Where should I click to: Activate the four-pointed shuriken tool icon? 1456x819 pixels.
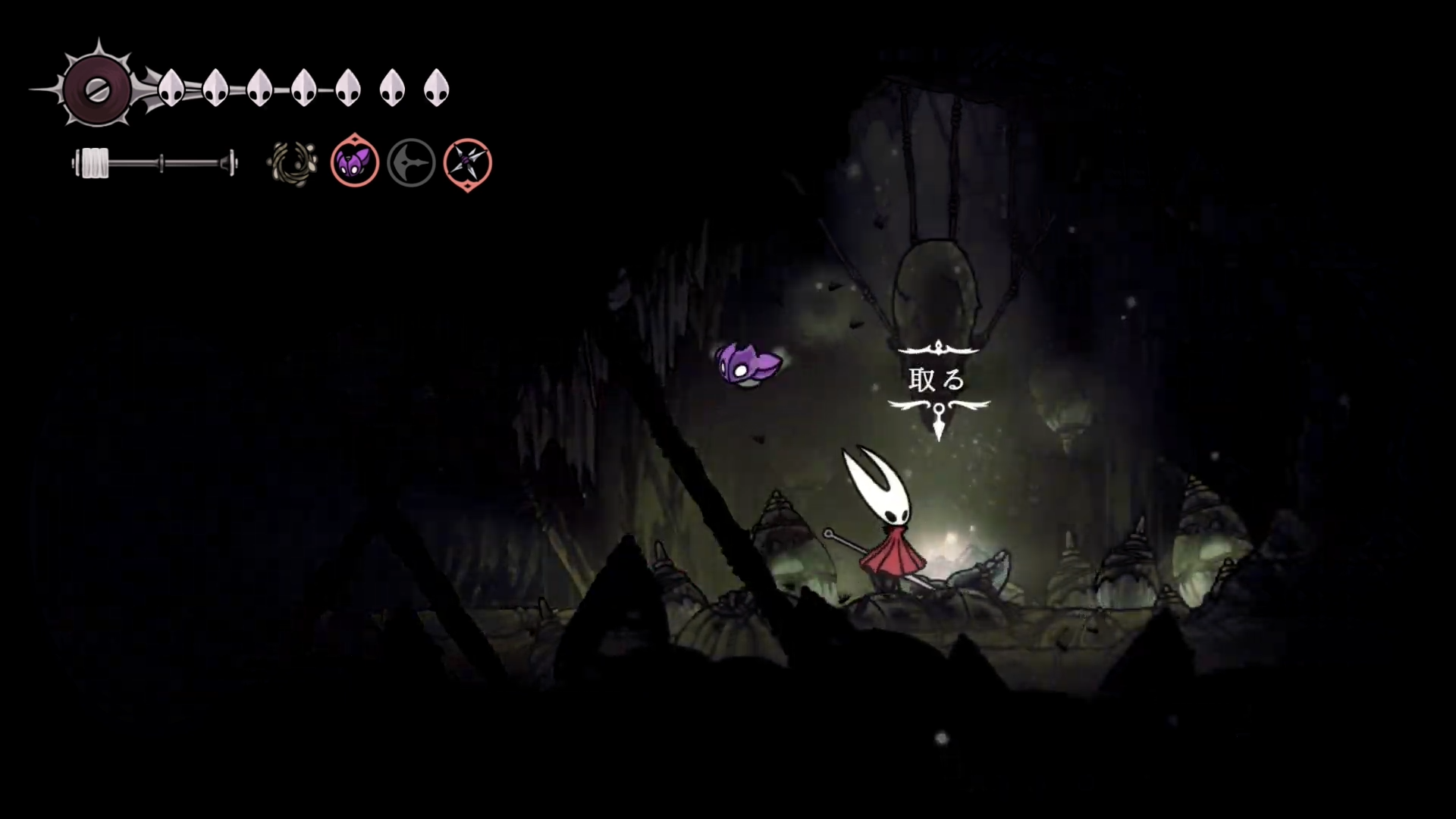pyautogui.click(x=467, y=163)
